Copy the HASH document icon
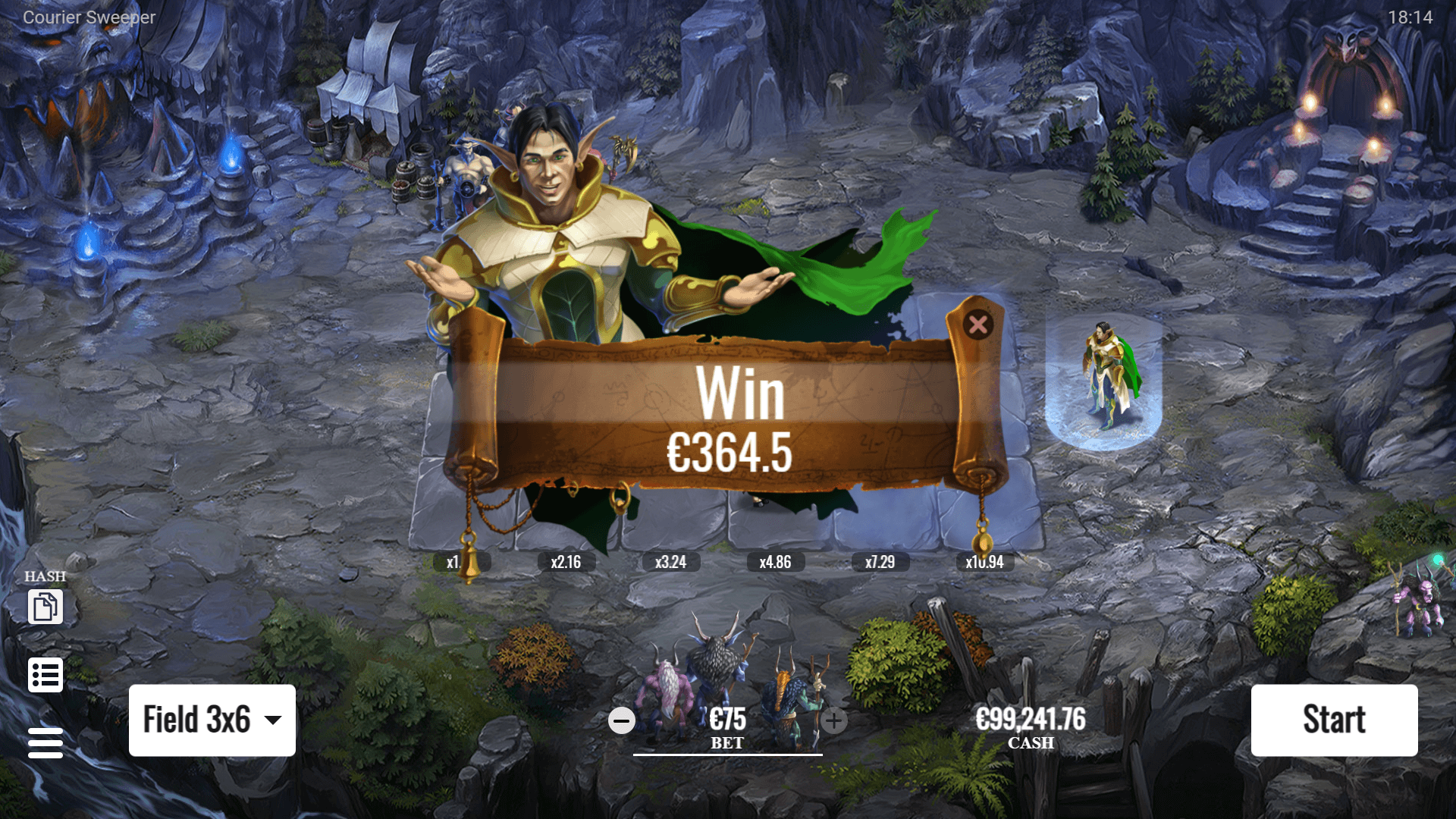This screenshot has height=819, width=1456. tap(45, 607)
